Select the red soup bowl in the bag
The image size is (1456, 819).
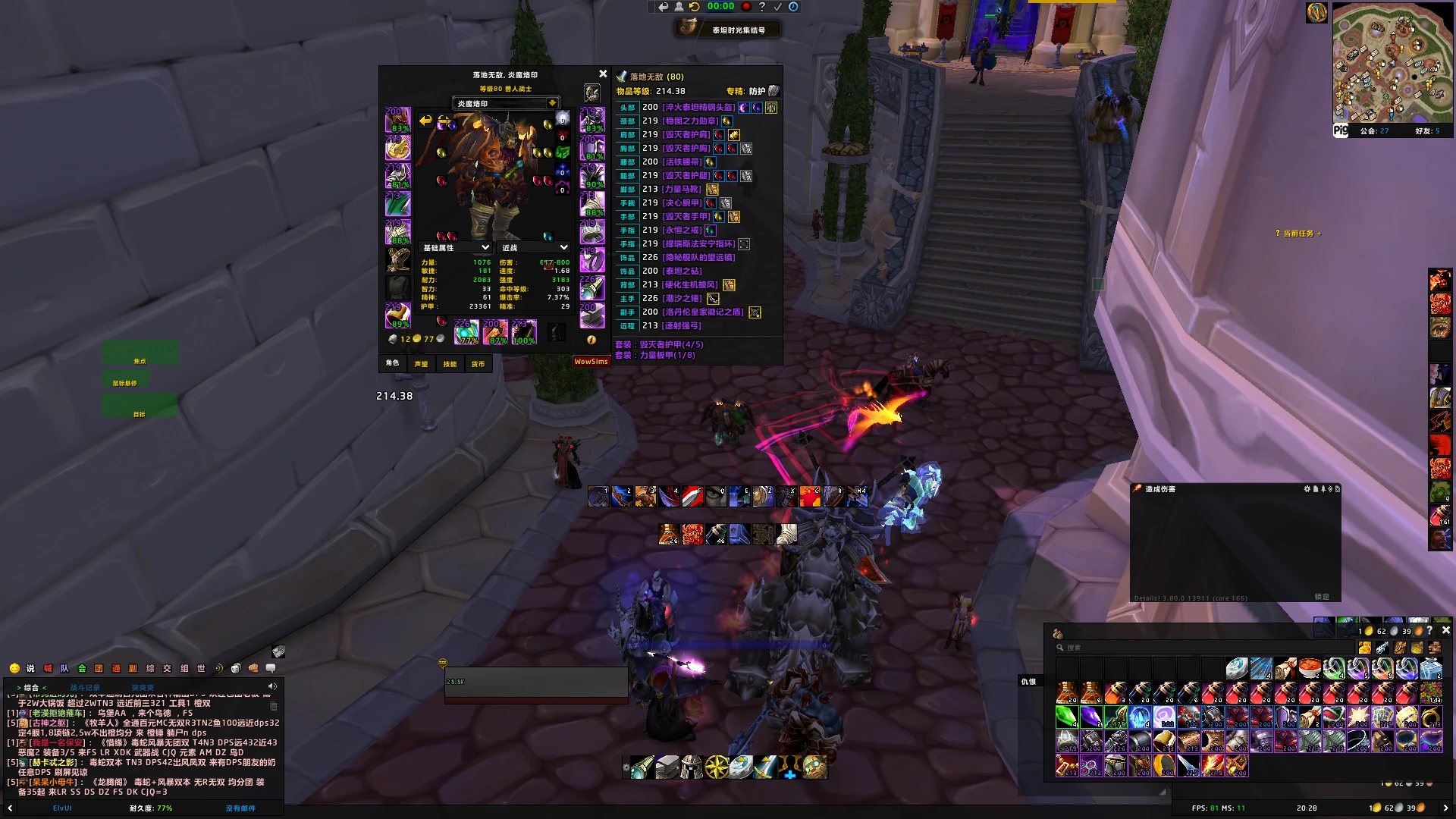(x=1310, y=668)
